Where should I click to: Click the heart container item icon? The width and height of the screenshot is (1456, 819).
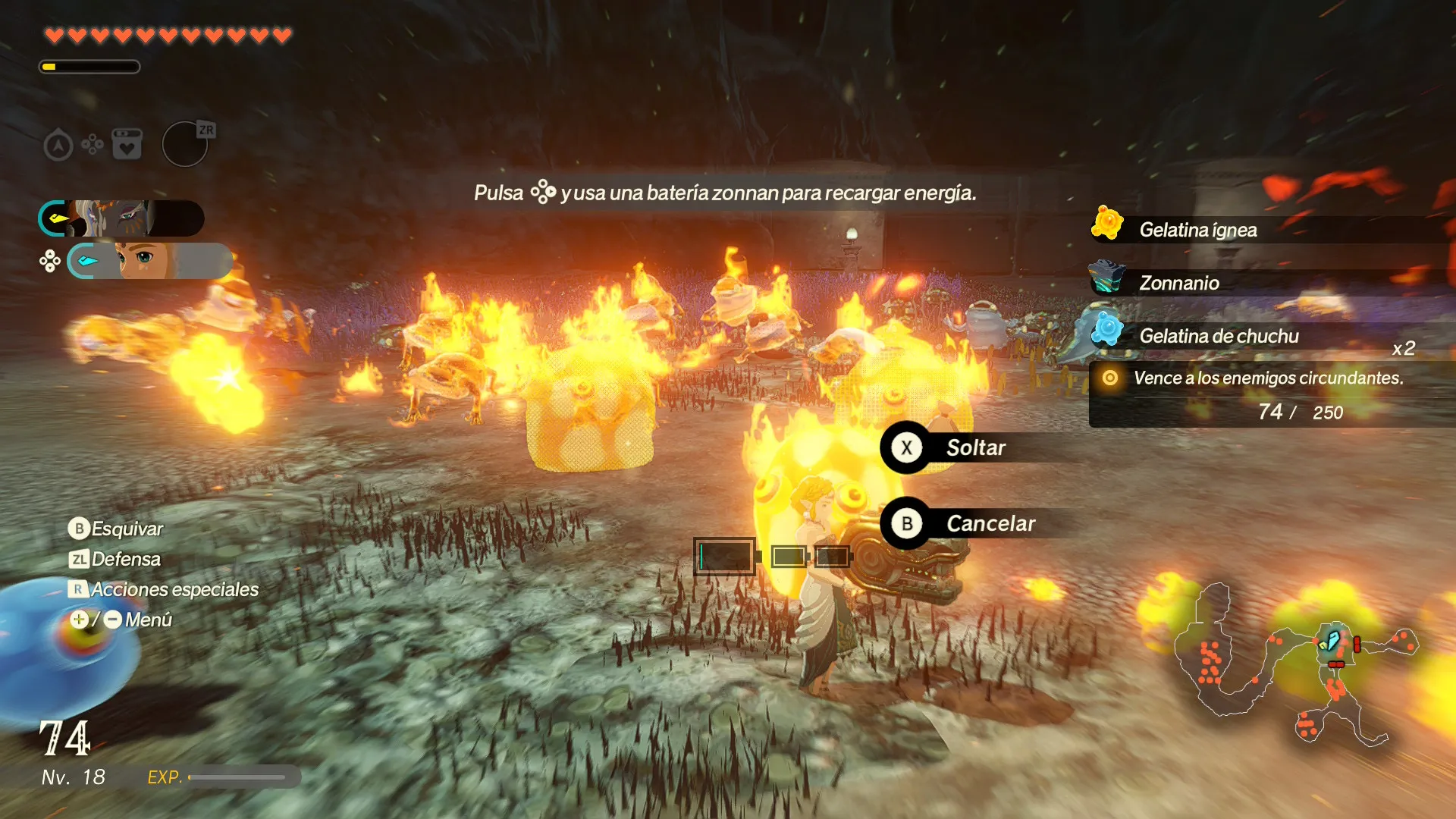(127, 144)
